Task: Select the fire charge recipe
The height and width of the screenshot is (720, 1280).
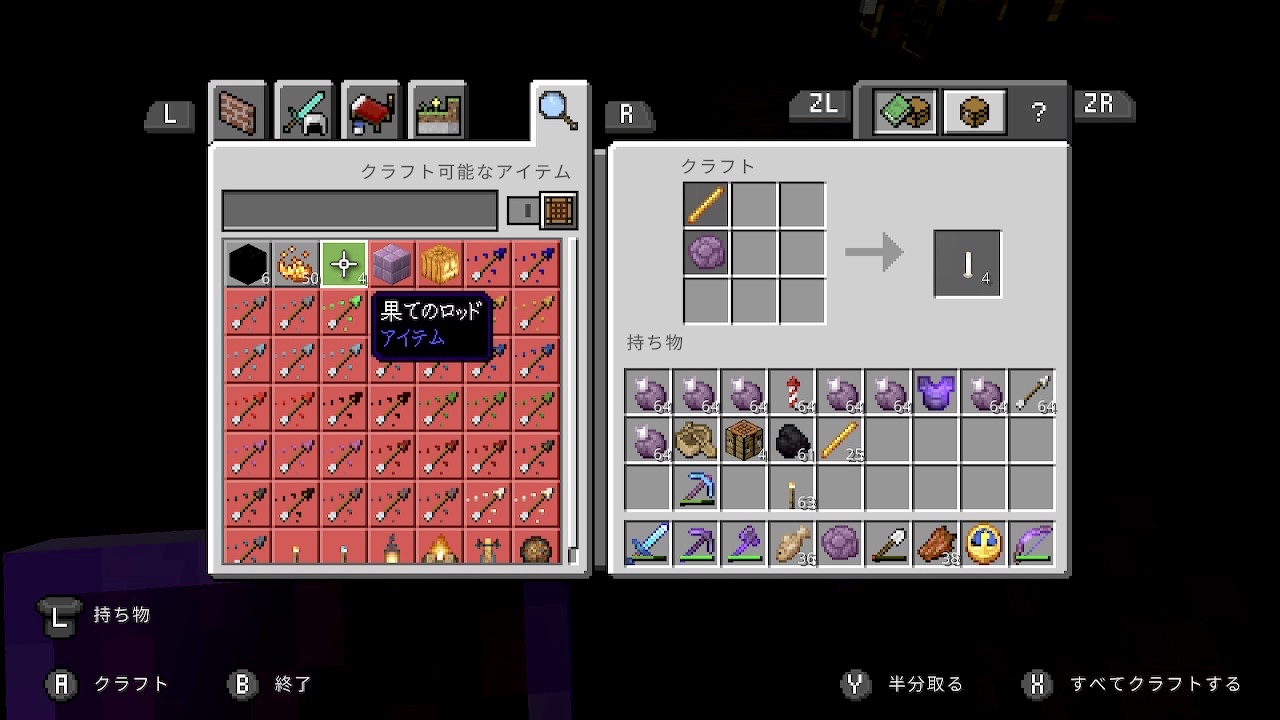Action: (x=296, y=265)
